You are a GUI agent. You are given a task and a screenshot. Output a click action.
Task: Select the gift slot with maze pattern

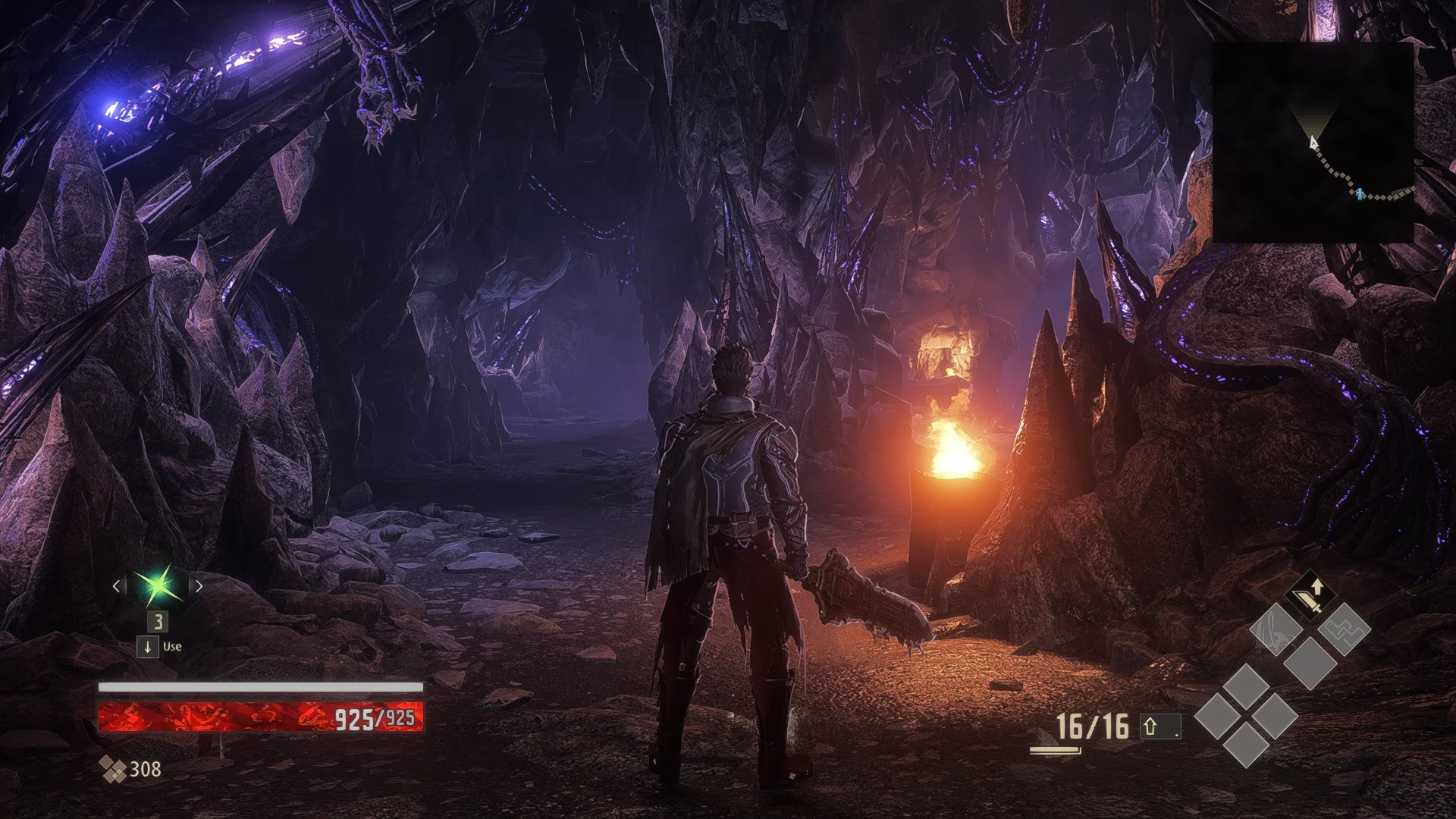1344,629
